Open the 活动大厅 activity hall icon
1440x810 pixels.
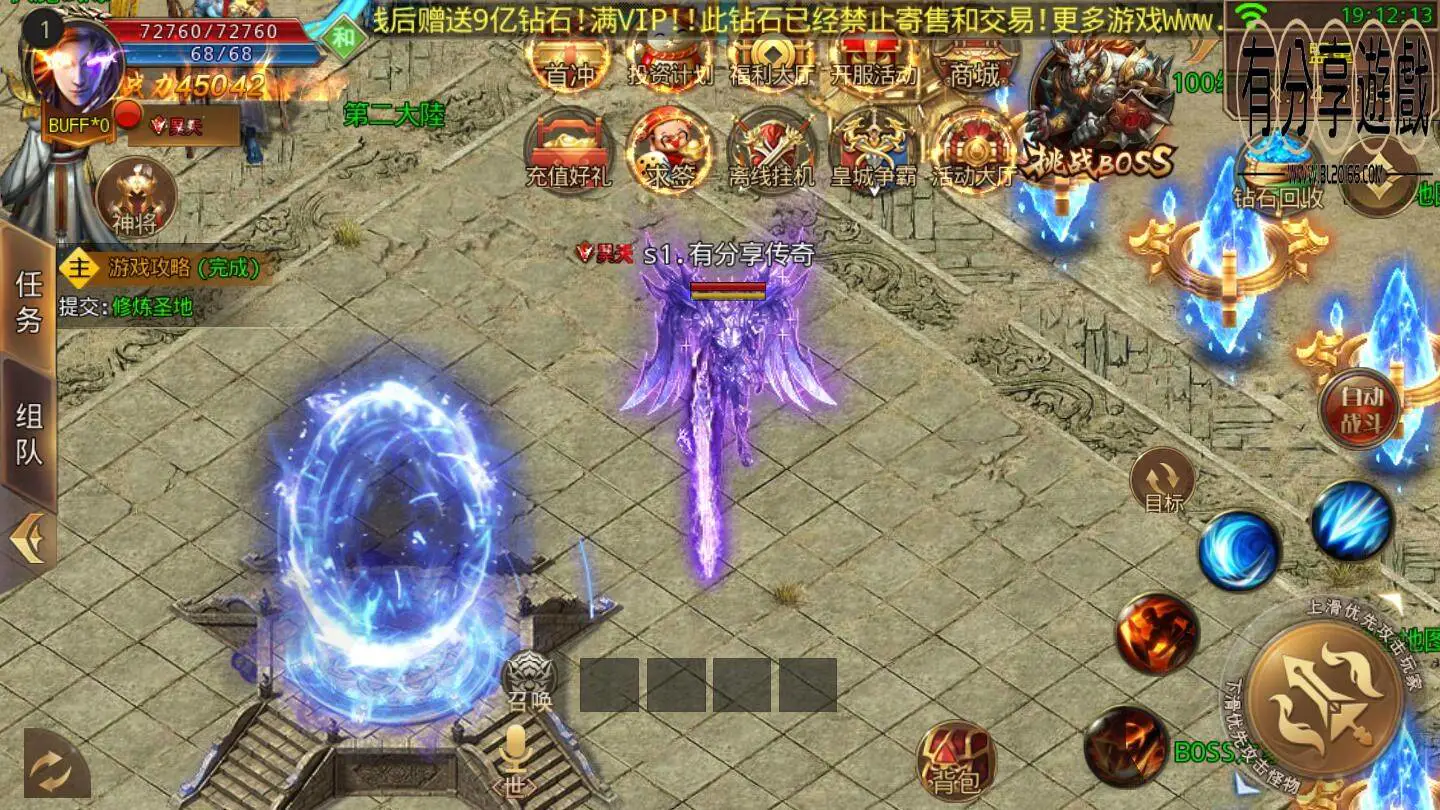972,151
